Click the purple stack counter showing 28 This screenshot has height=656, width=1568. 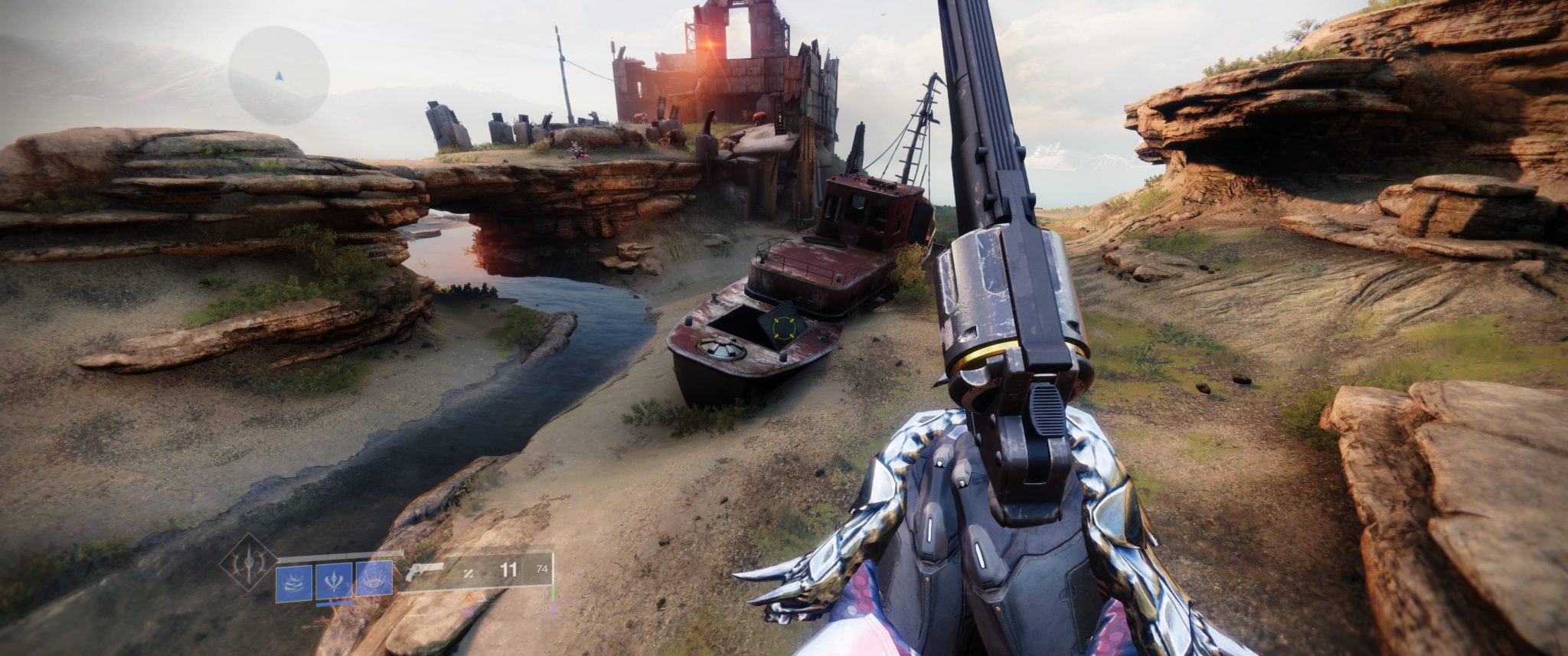(542, 609)
